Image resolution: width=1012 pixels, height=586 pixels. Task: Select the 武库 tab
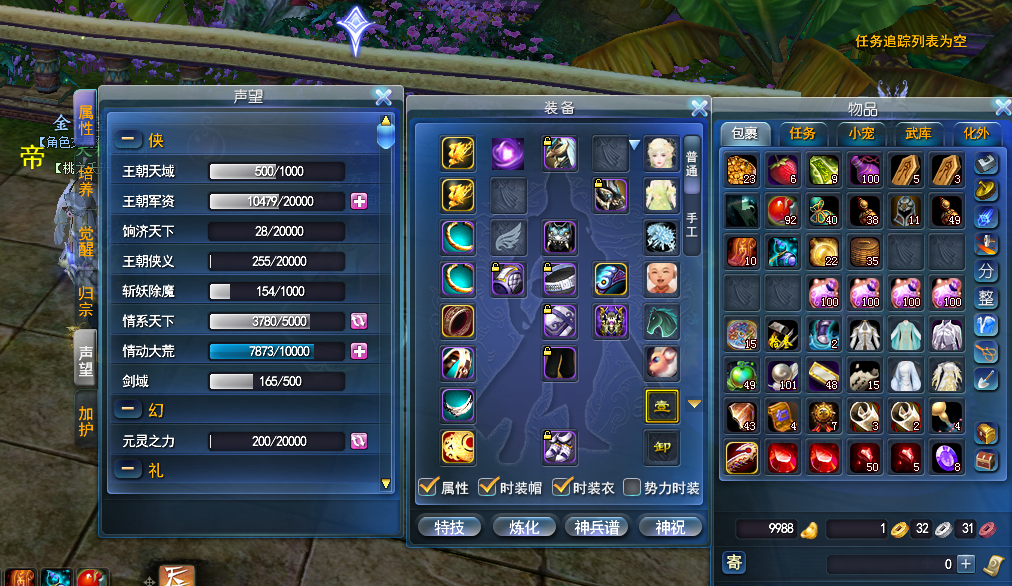(918, 133)
